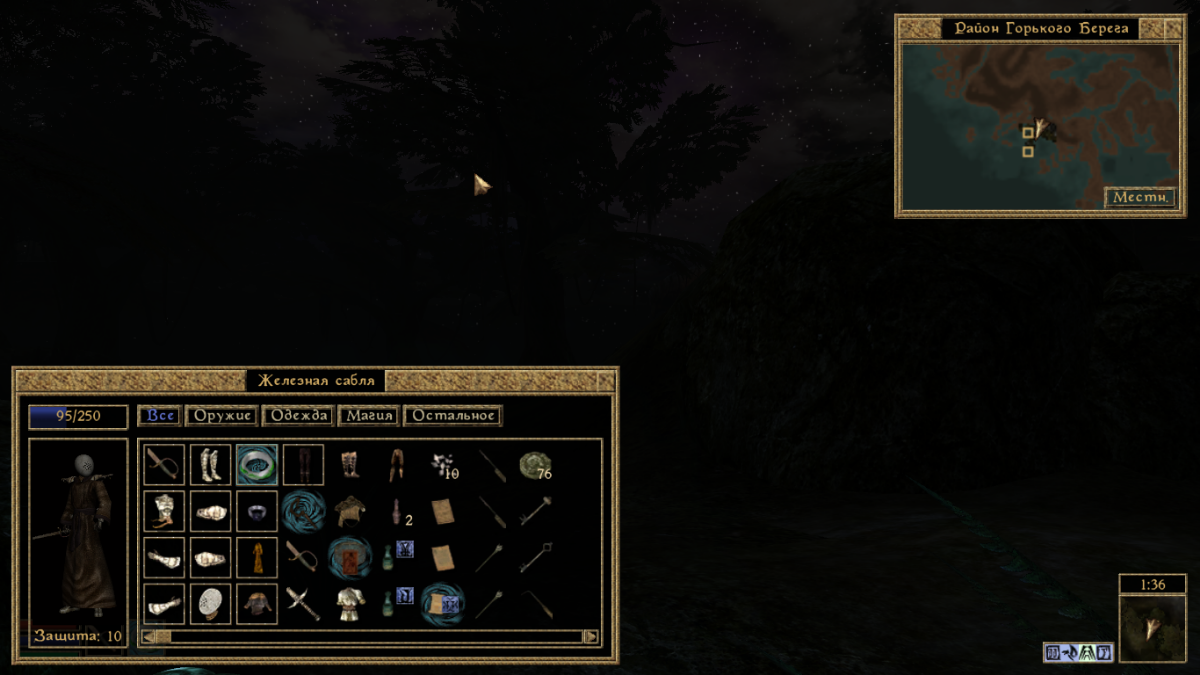Click the inventory scrollbar right arrow
The image size is (1200, 675).
591,636
